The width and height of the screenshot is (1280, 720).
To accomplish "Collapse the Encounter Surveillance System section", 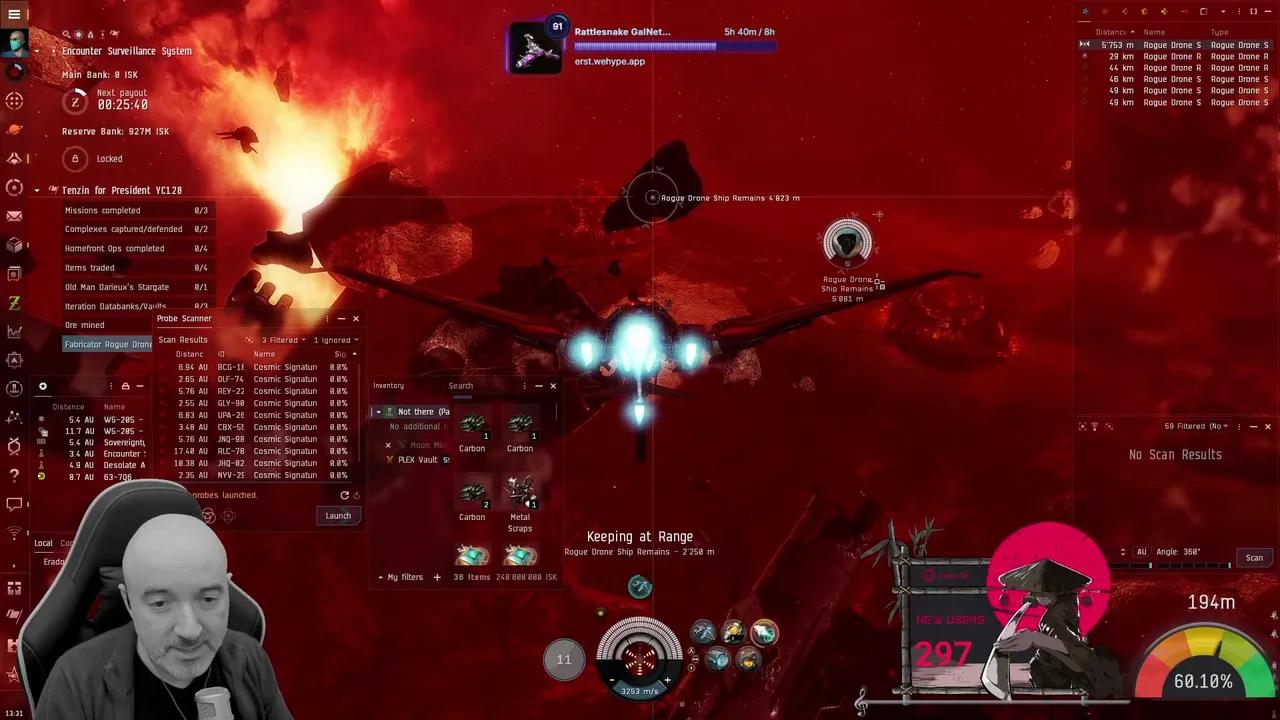I will 37,51.
